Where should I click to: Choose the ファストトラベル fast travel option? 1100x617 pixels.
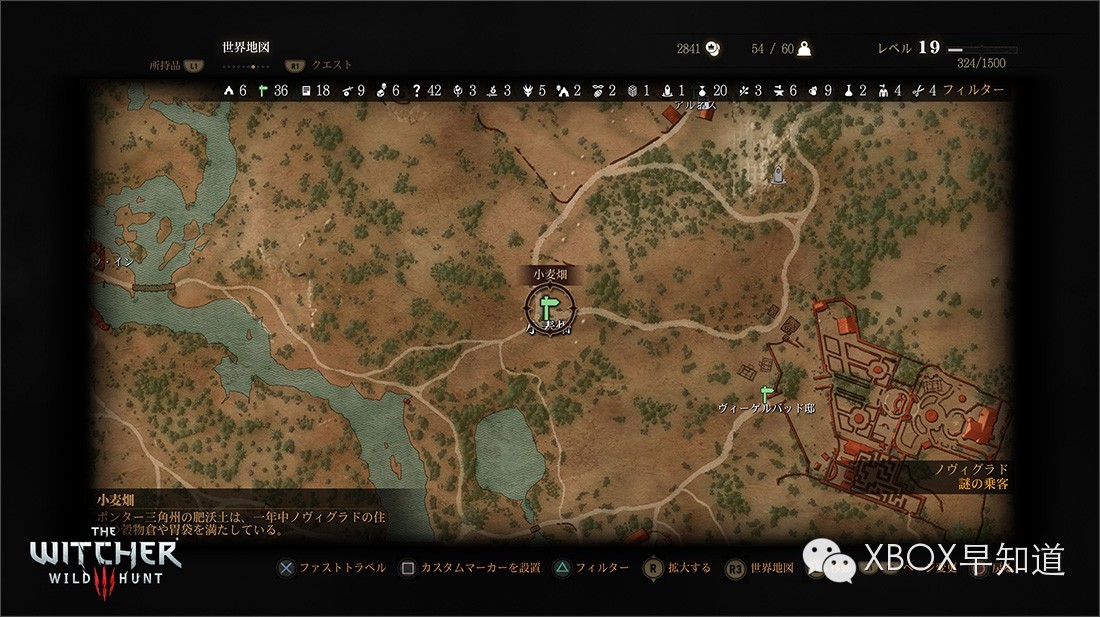pyautogui.click(x=333, y=568)
